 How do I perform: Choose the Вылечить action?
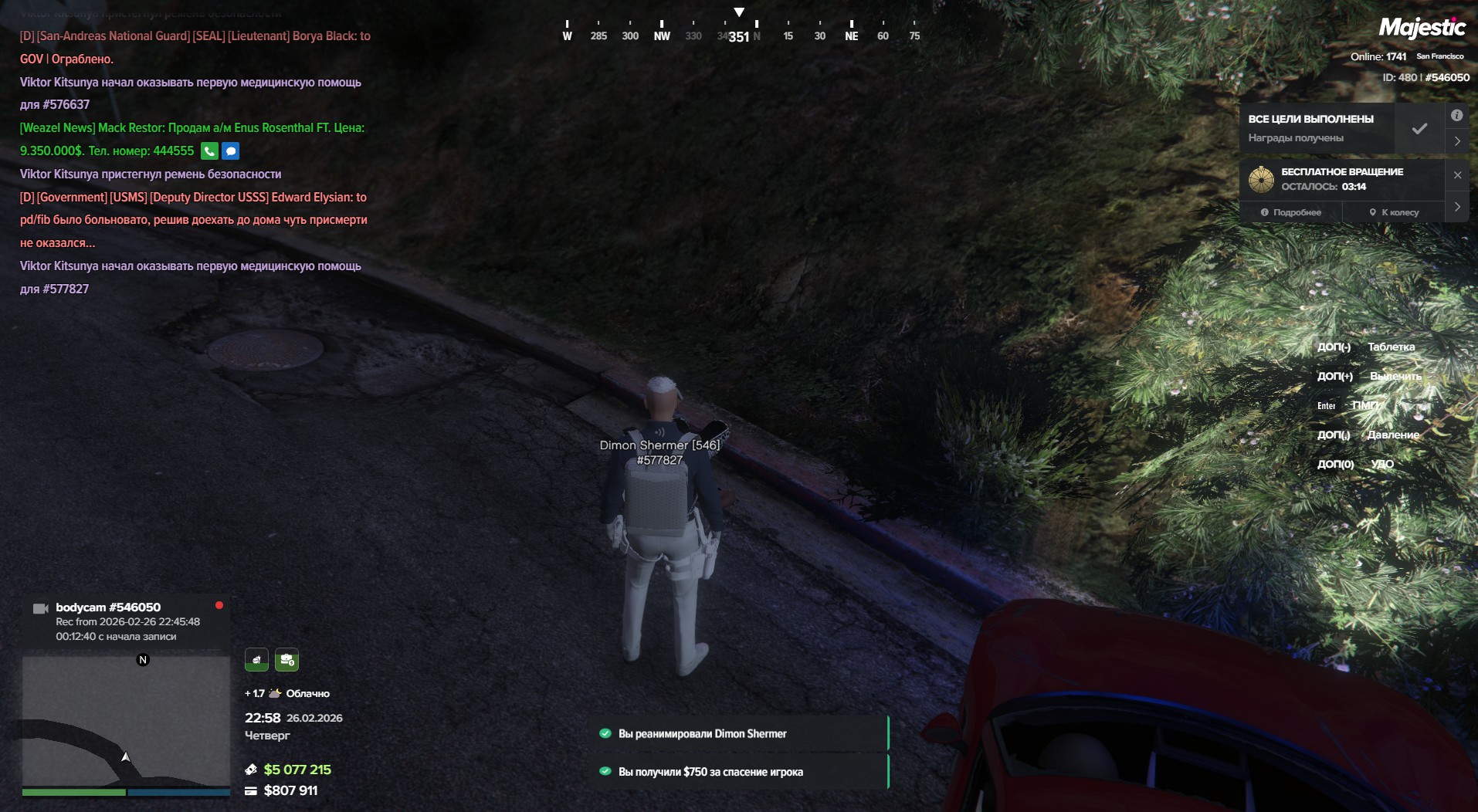pos(1395,377)
